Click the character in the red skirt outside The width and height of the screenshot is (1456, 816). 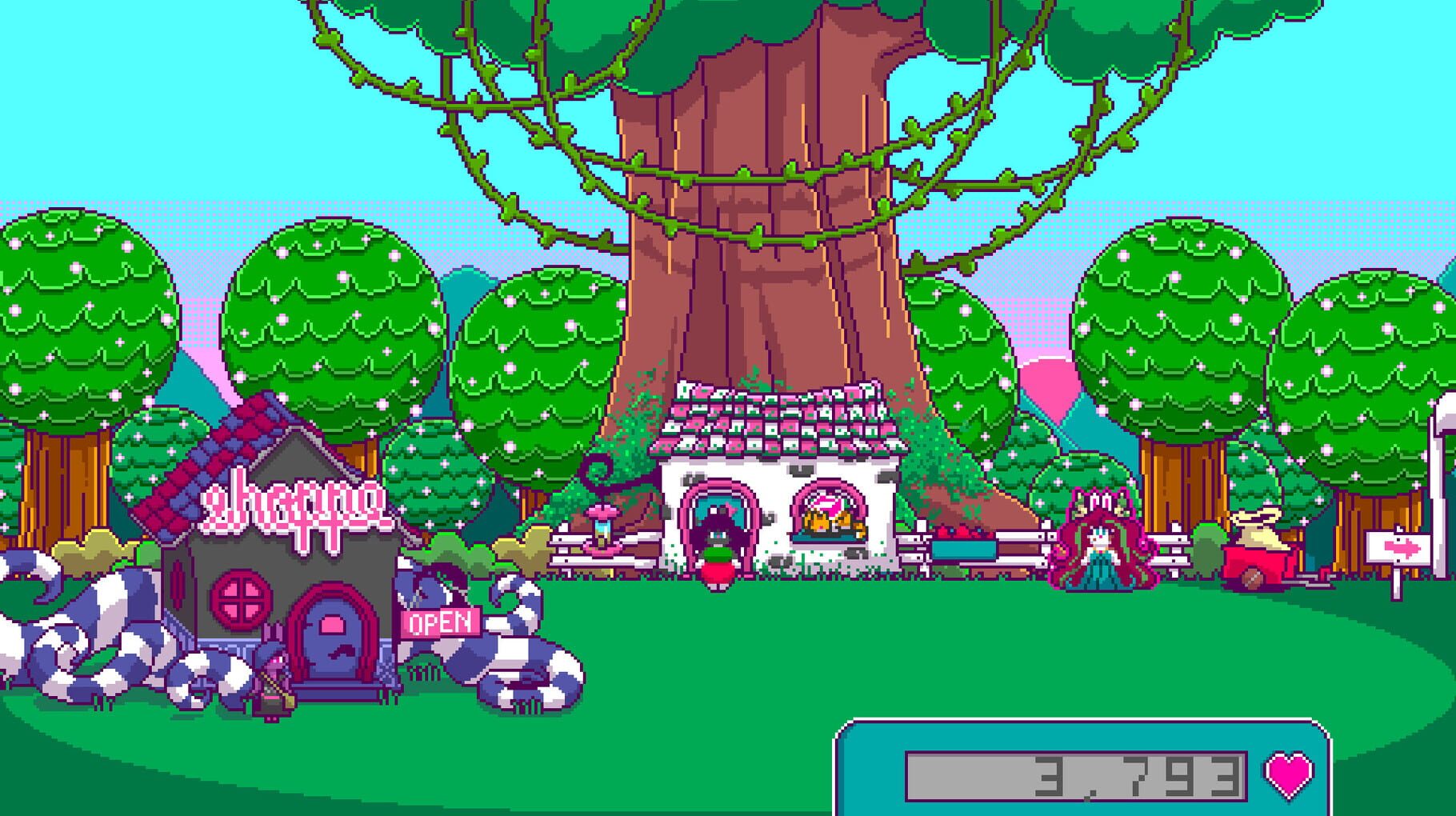pos(719,572)
